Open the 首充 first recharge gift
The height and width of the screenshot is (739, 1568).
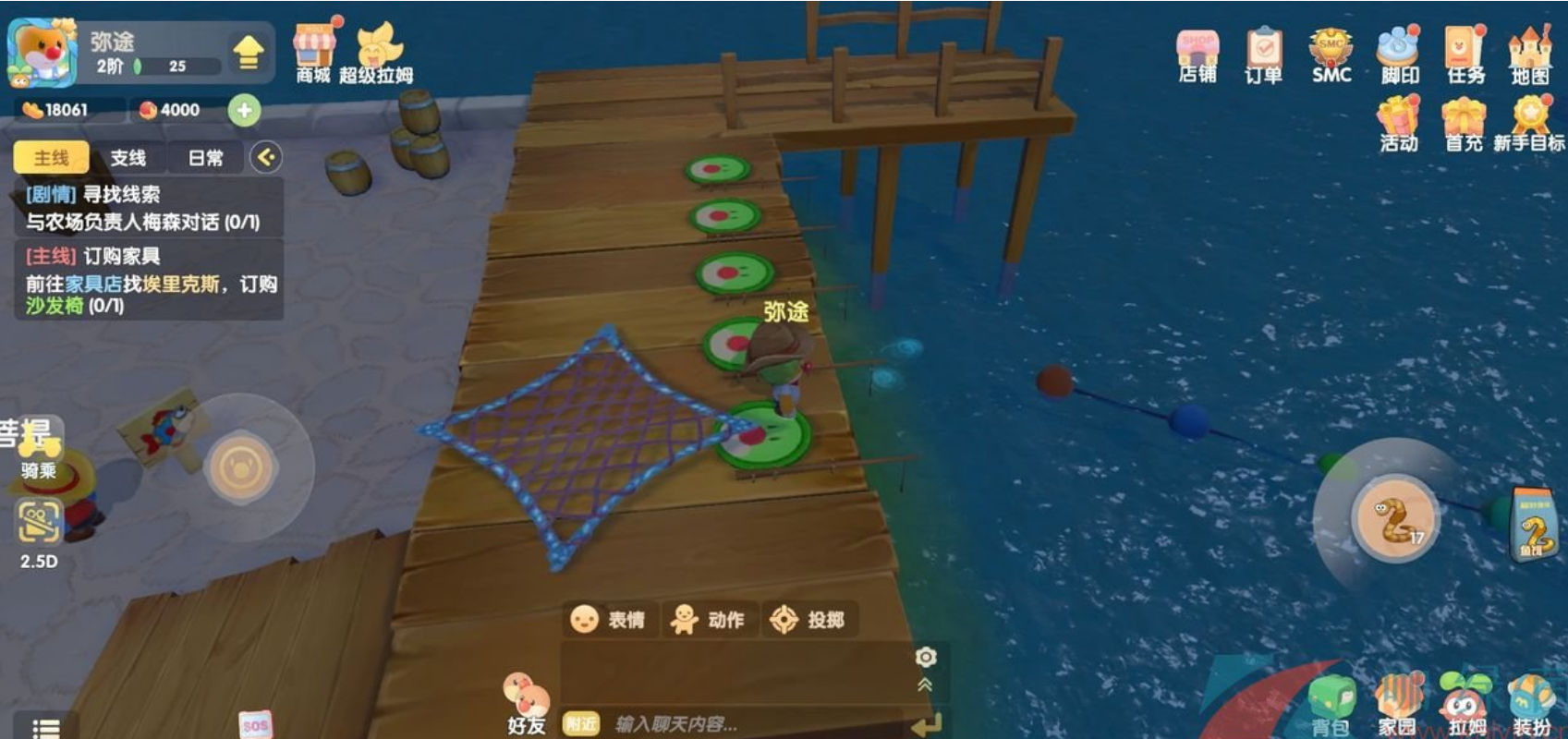[1465, 124]
